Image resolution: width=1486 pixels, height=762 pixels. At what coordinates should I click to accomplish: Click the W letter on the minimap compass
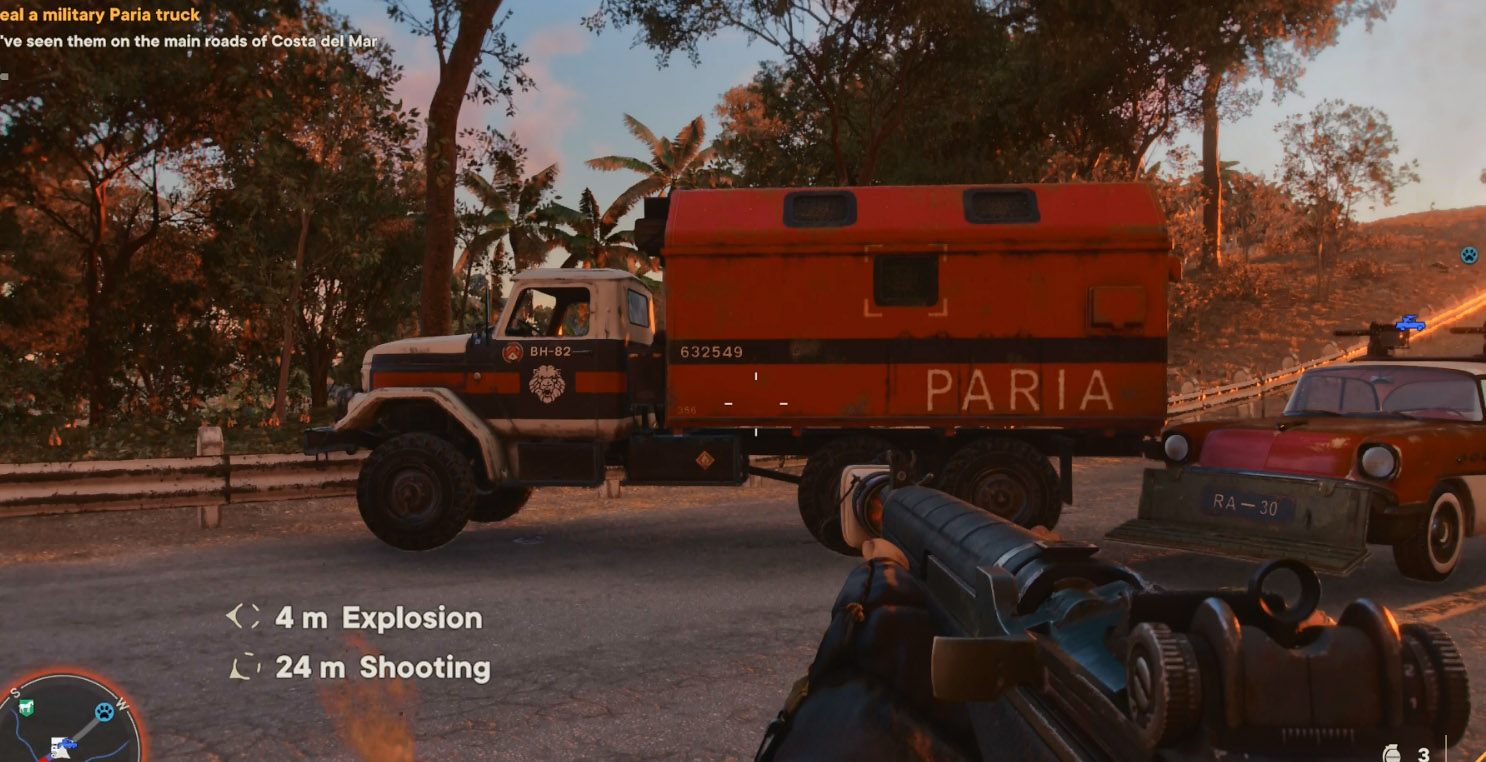[x=122, y=704]
